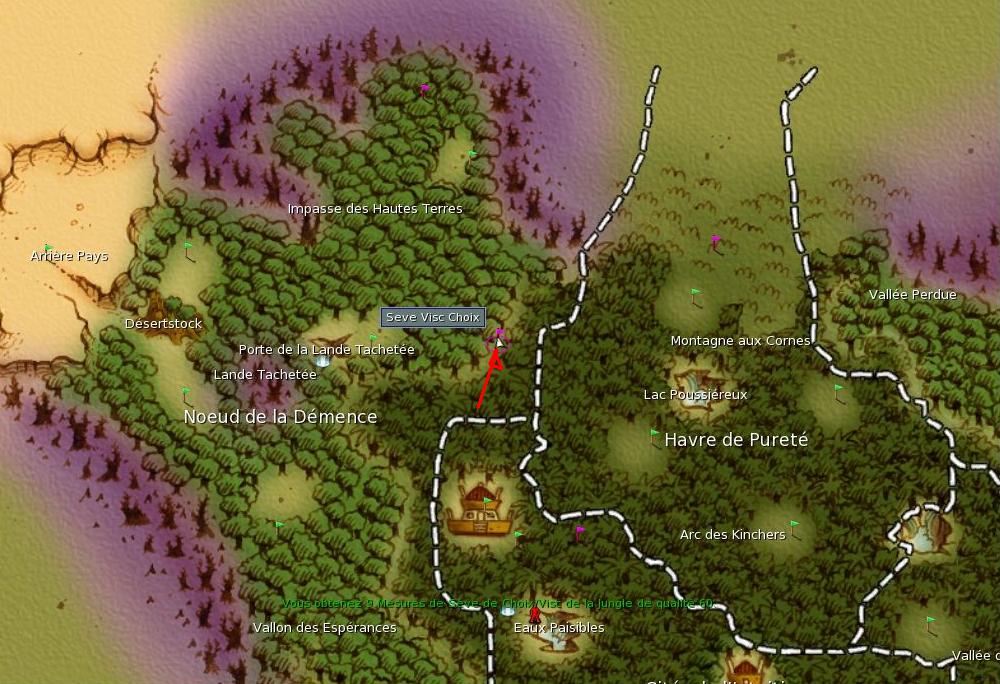1000x684 pixels.
Task: Select the green flag above Vallon des Espérances
Action: tap(279, 525)
